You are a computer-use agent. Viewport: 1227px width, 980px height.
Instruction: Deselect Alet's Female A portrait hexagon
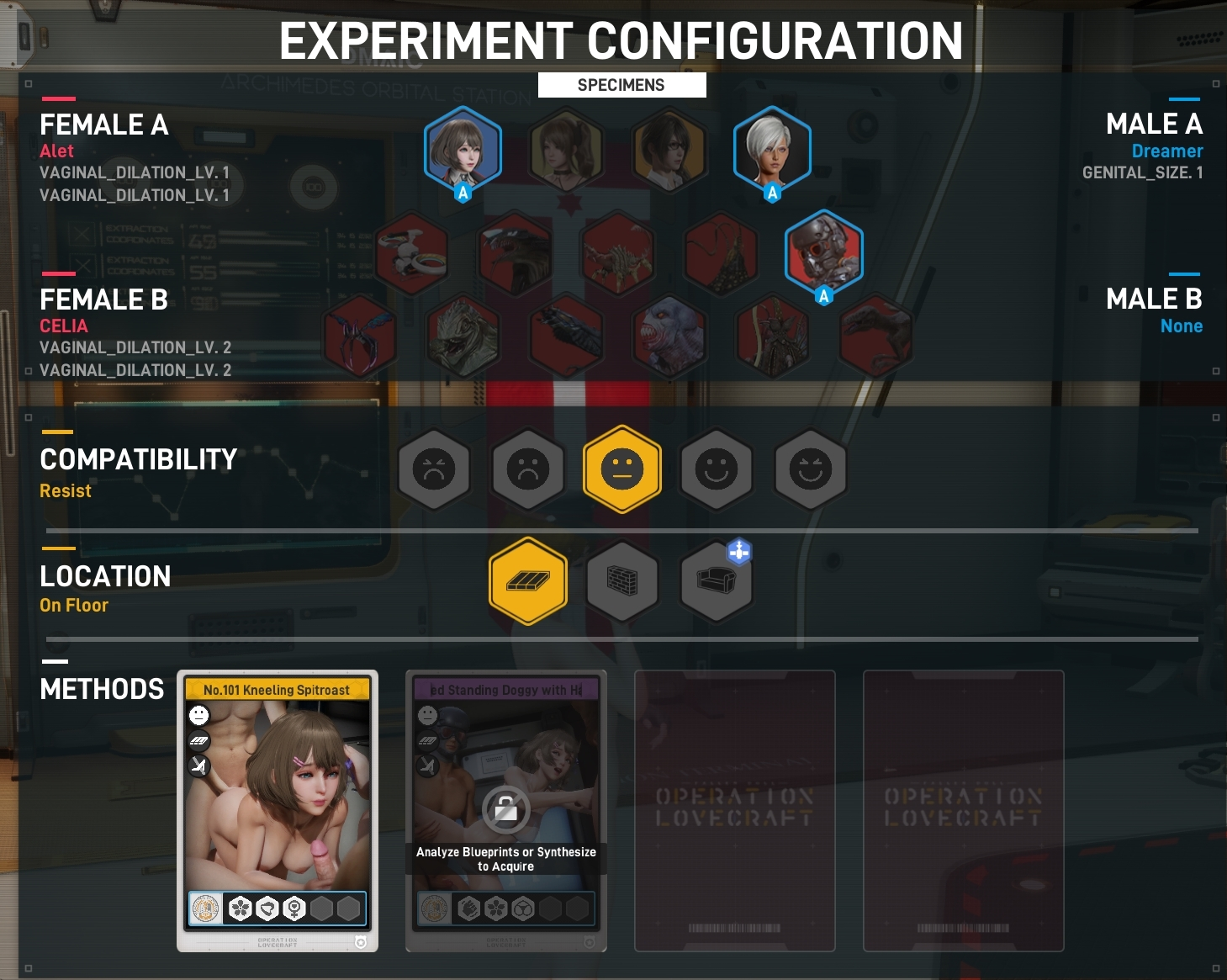coord(462,148)
